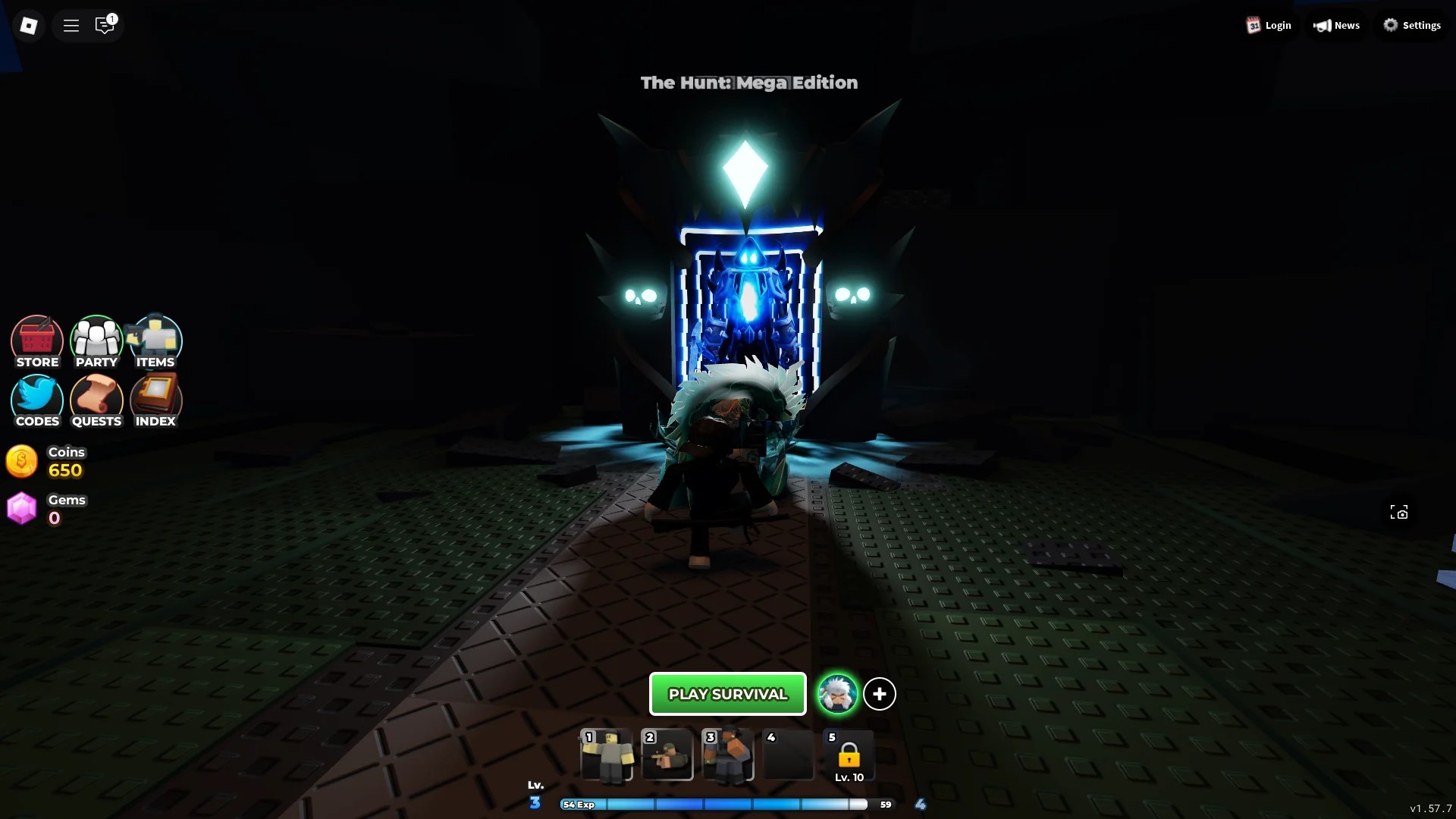Open the Store shop menu
The width and height of the screenshot is (1456, 819).
(x=36, y=341)
